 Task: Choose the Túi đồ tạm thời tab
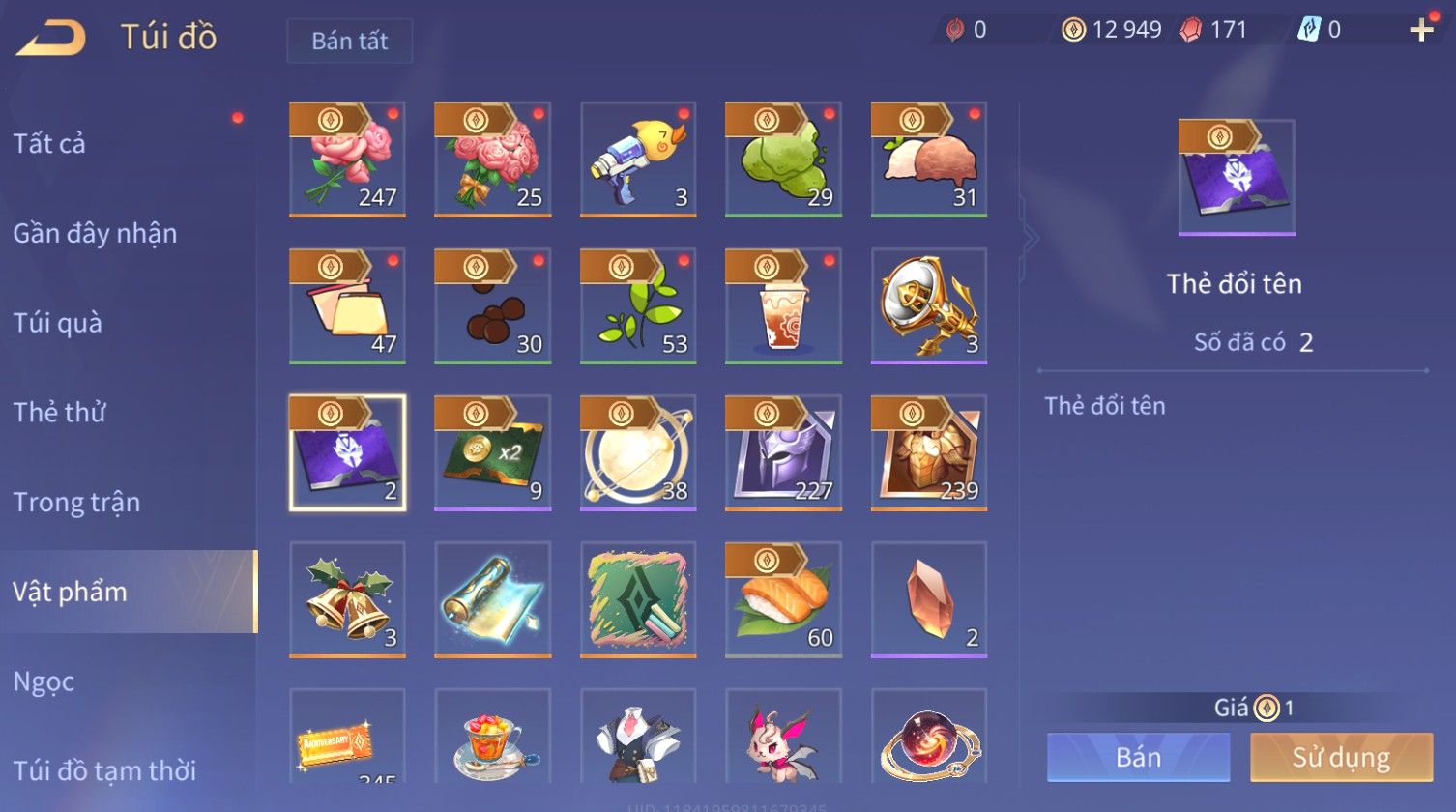(104, 770)
